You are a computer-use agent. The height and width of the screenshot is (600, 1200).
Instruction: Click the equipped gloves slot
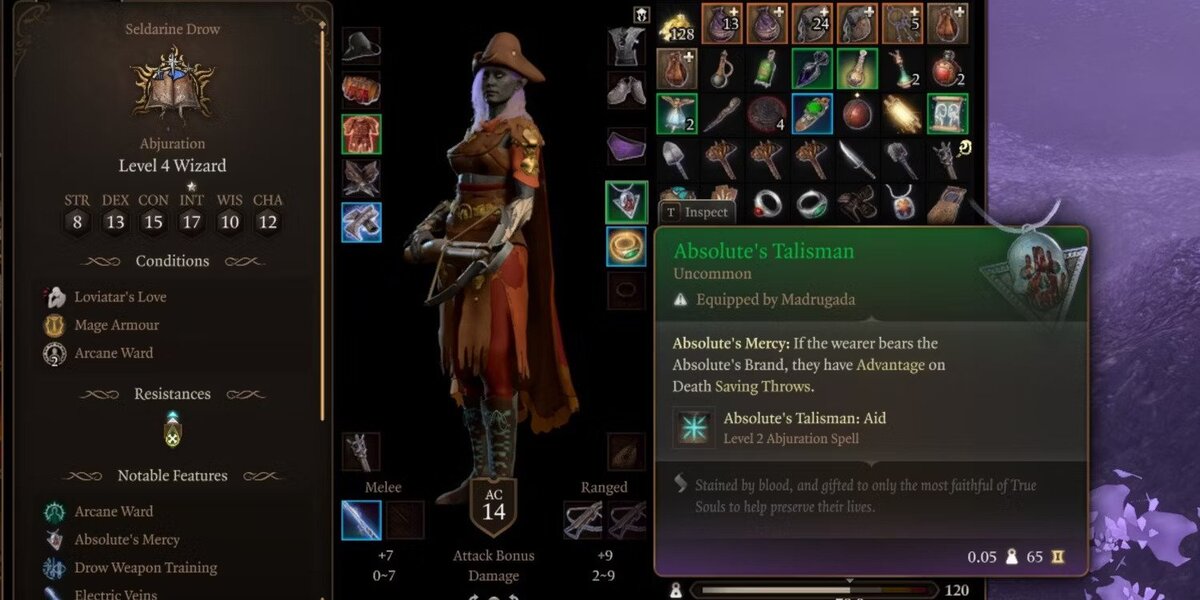click(361, 178)
